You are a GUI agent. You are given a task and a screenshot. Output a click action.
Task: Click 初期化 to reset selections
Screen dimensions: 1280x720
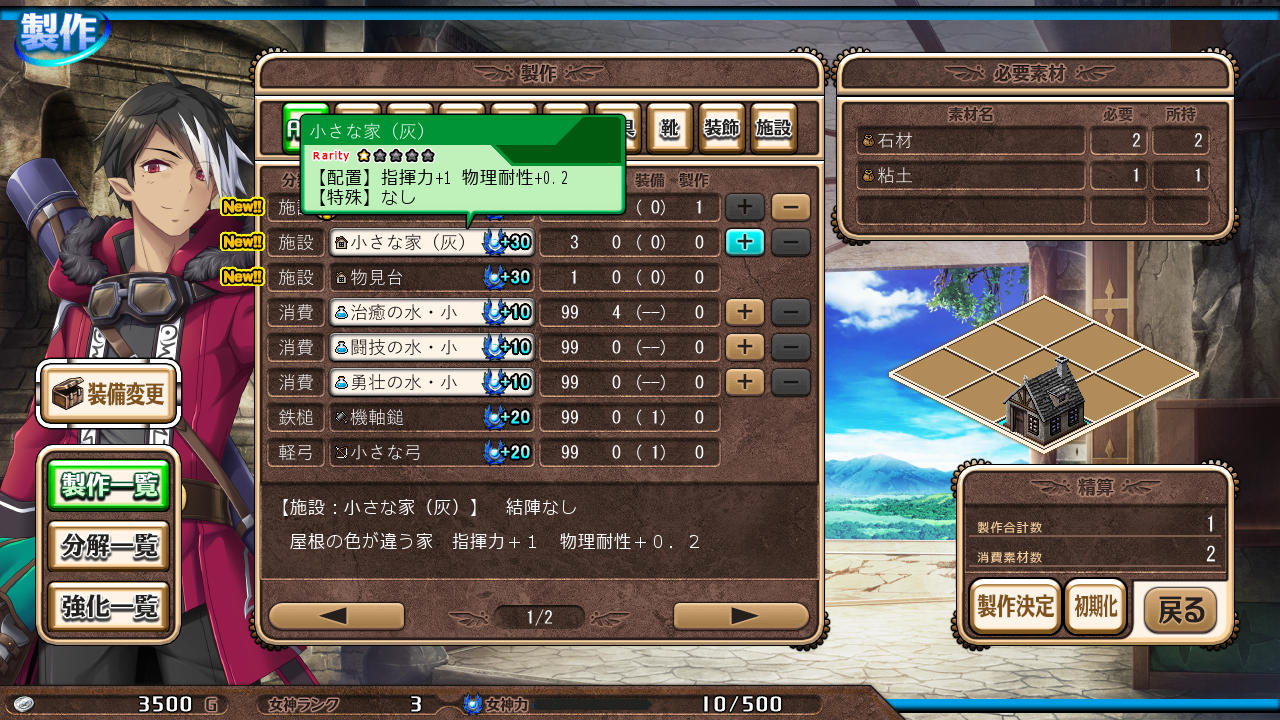[1096, 606]
